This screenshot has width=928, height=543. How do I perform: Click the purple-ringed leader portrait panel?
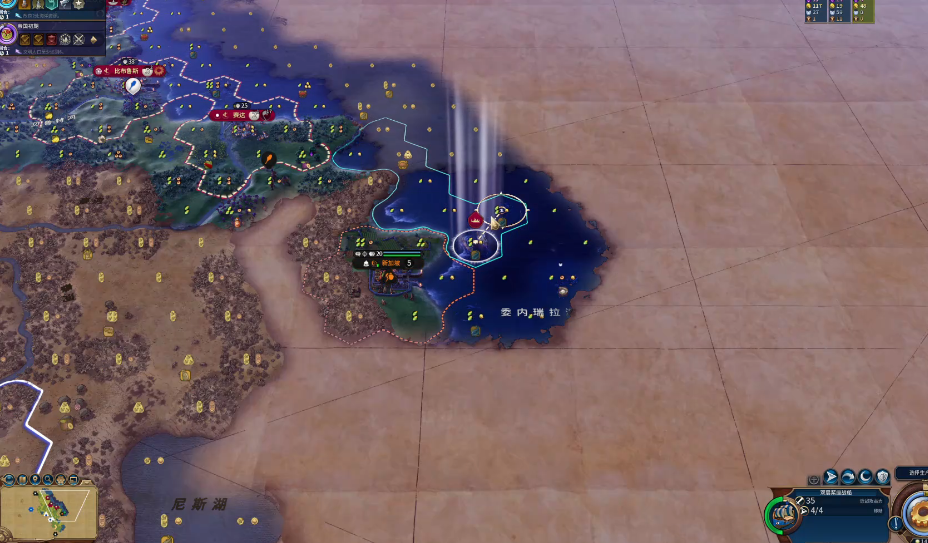coord(7,35)
